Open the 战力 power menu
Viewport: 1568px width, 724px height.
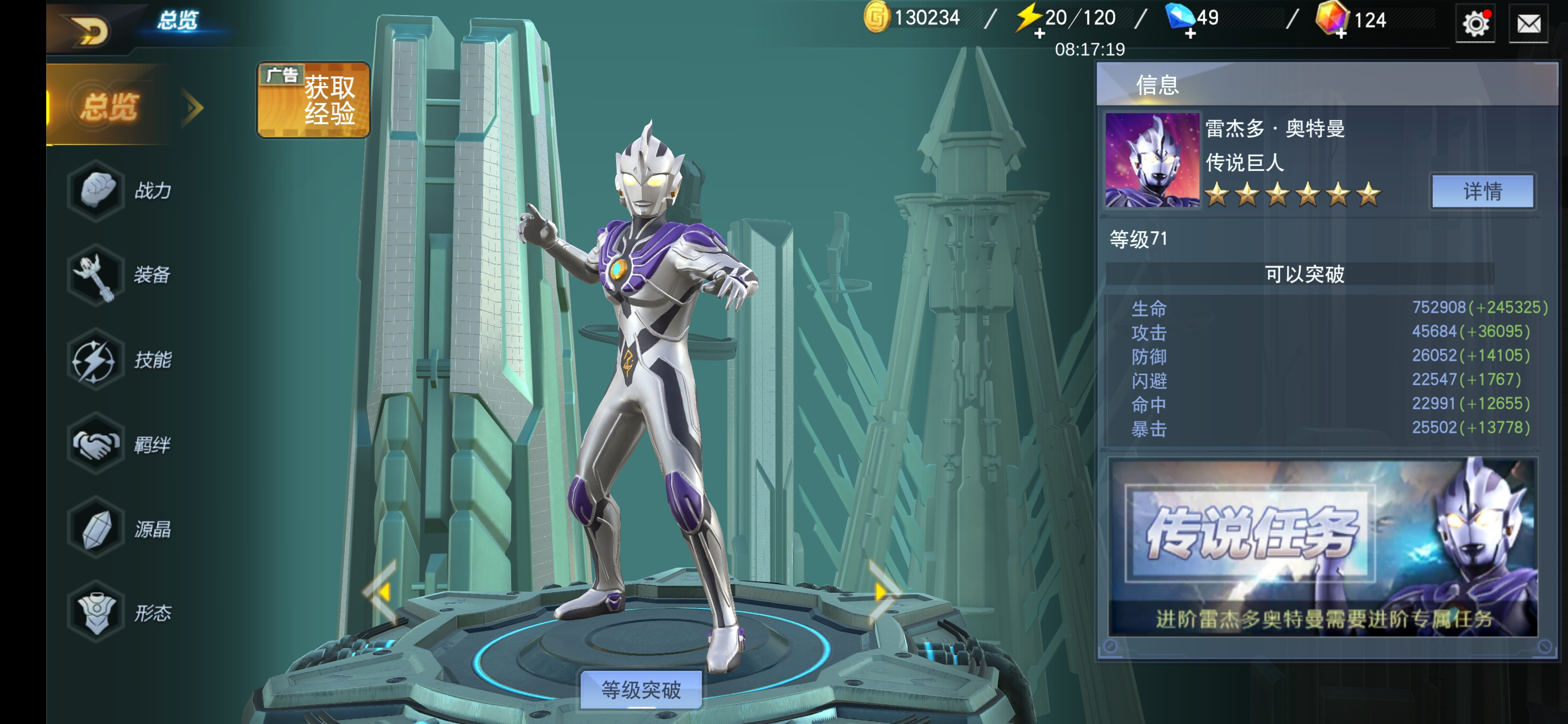[121, 191]
